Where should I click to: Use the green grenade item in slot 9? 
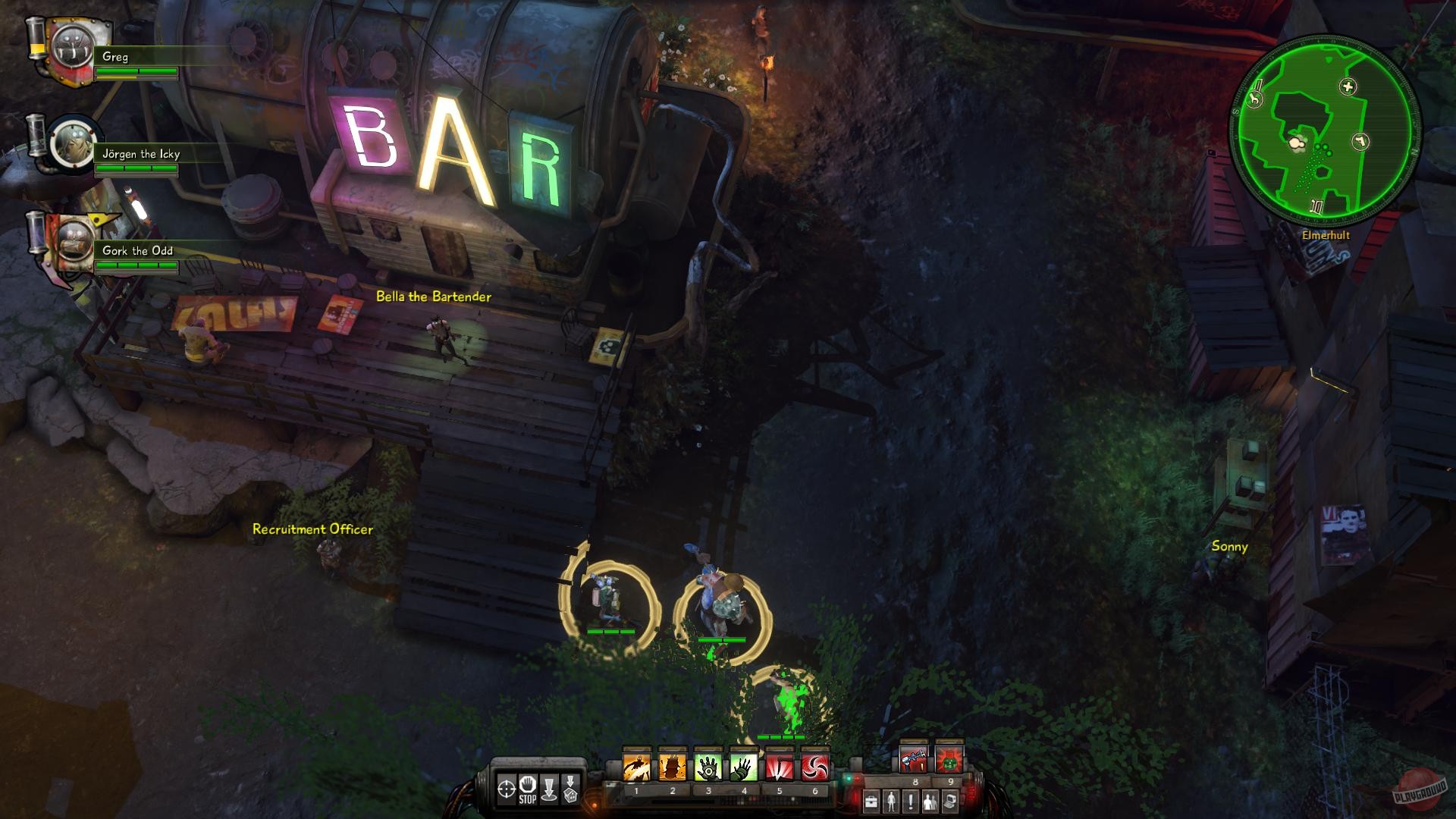(949, 760)
